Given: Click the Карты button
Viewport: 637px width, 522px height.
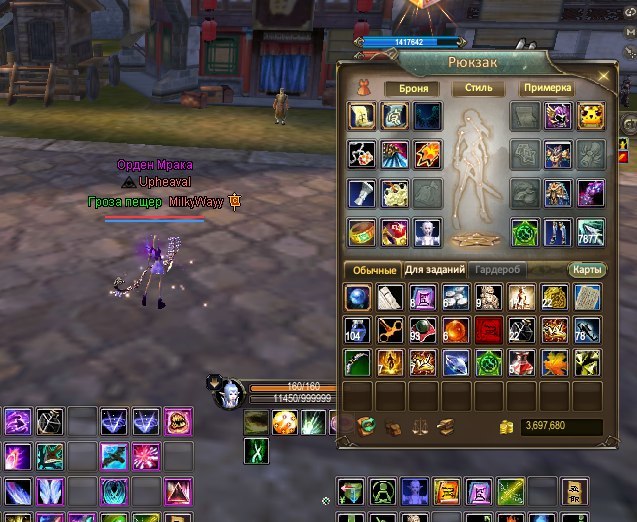Looking at the screenshot, I should pos(587,271).
